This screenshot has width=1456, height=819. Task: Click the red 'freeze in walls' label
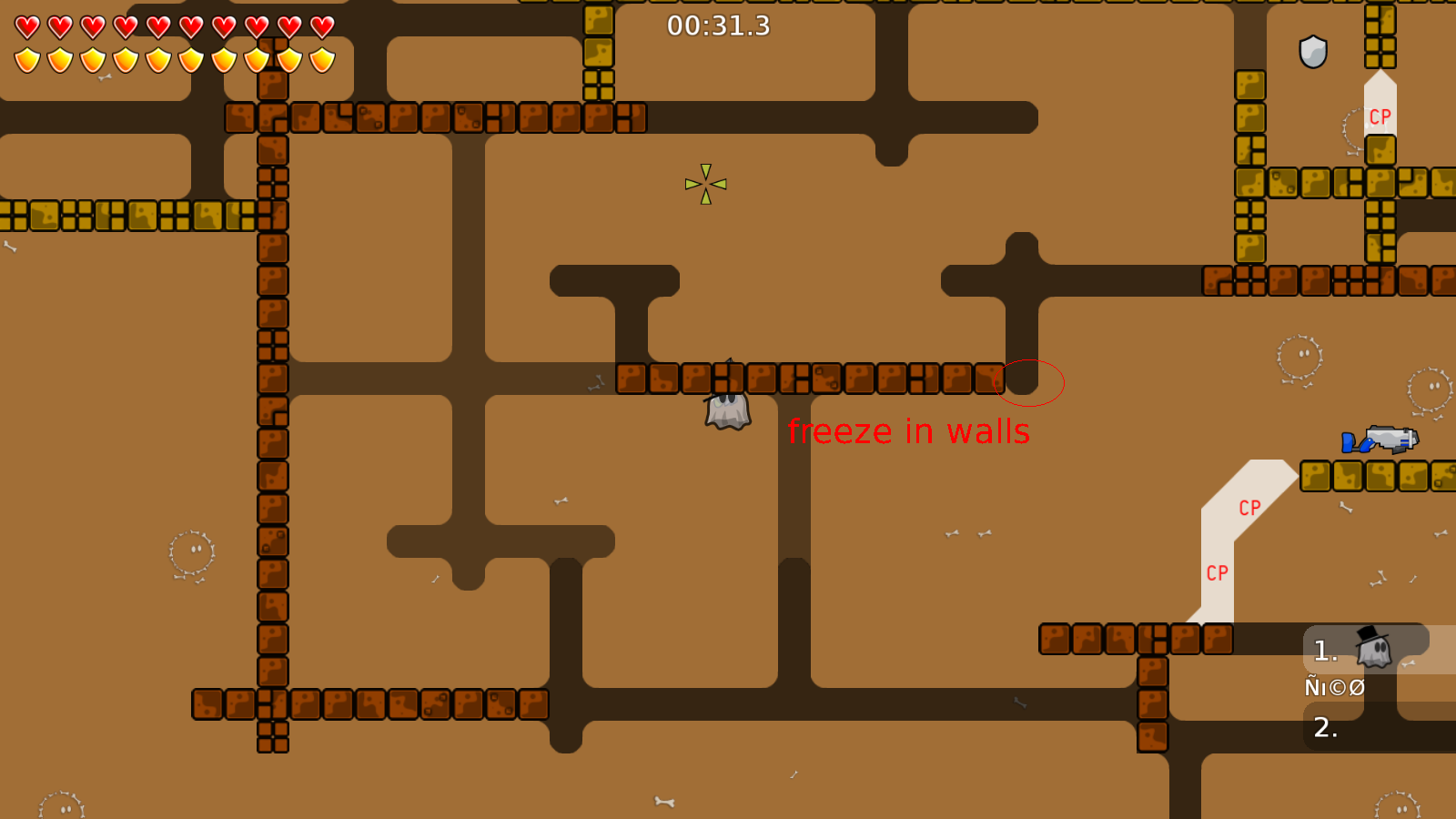[x=909, y=431]
